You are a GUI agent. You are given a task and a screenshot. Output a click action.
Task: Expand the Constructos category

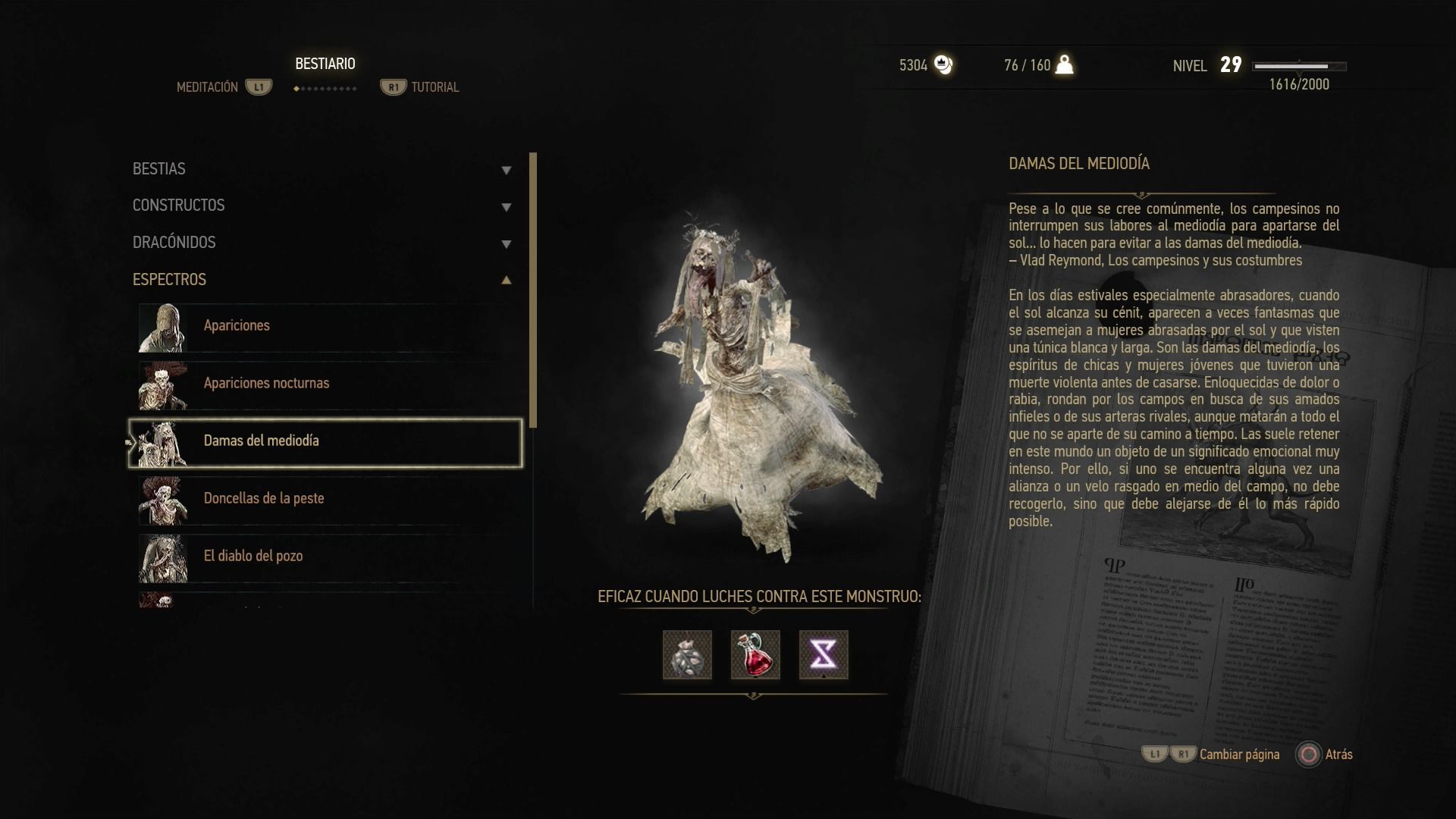322,206
